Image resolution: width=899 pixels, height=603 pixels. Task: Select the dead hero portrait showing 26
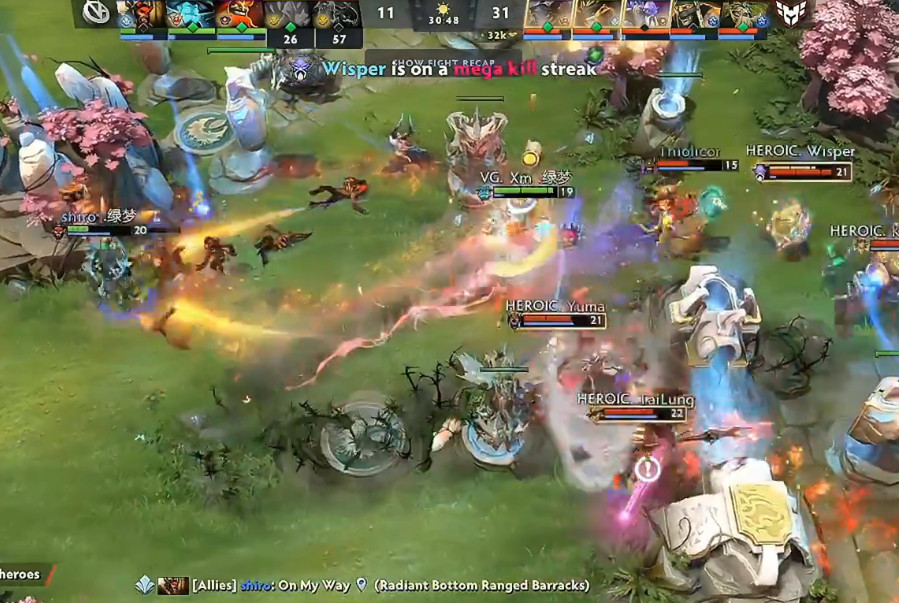coord(290,16)
